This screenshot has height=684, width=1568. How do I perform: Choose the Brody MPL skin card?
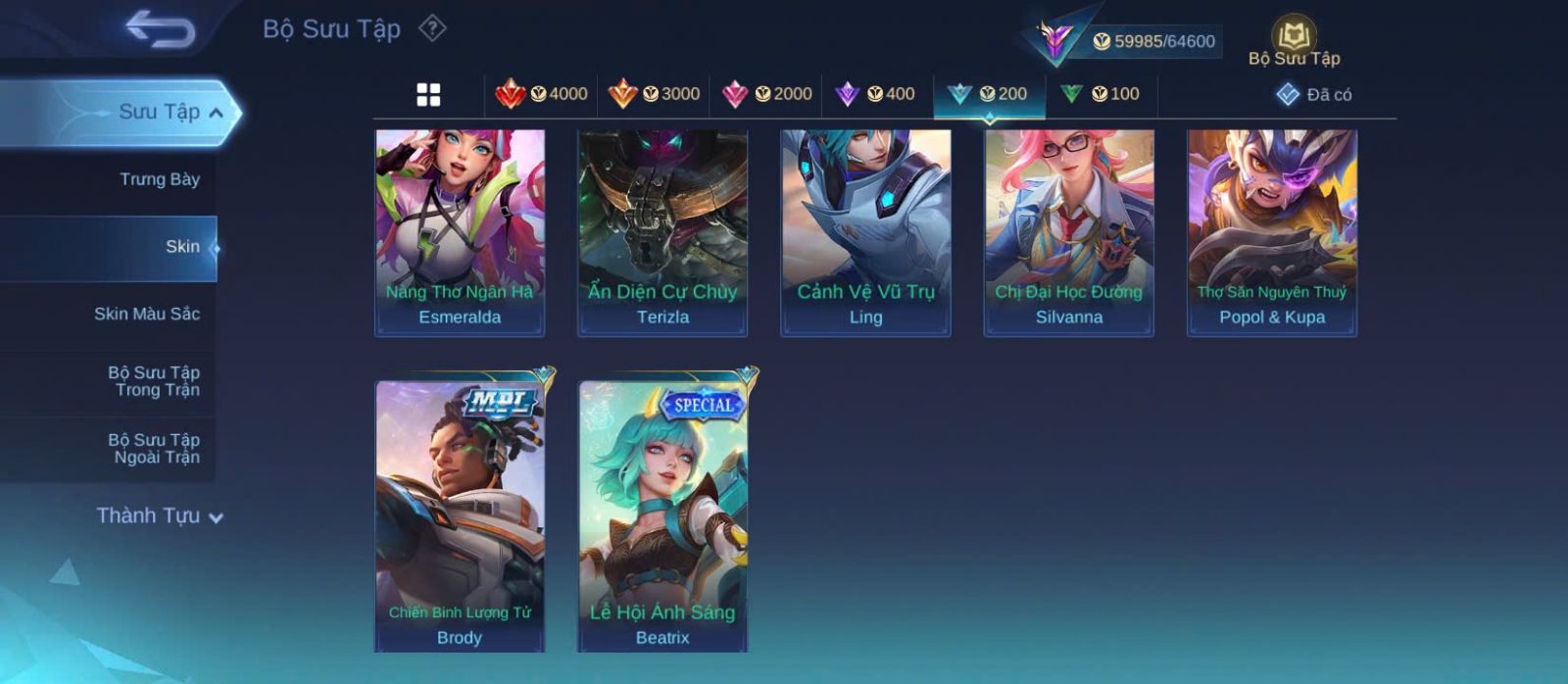click(x=460, y=514)
